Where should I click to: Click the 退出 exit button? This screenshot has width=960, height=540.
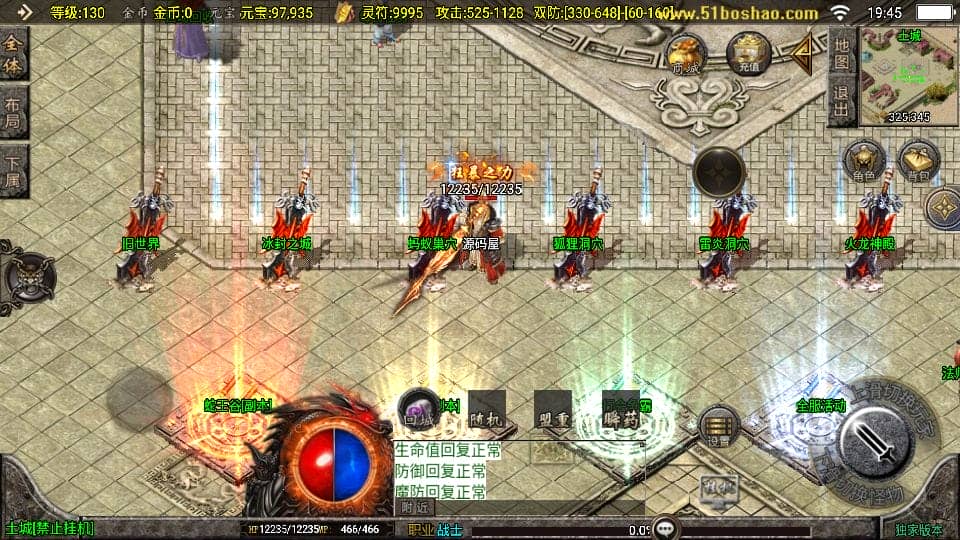(842, 103)
